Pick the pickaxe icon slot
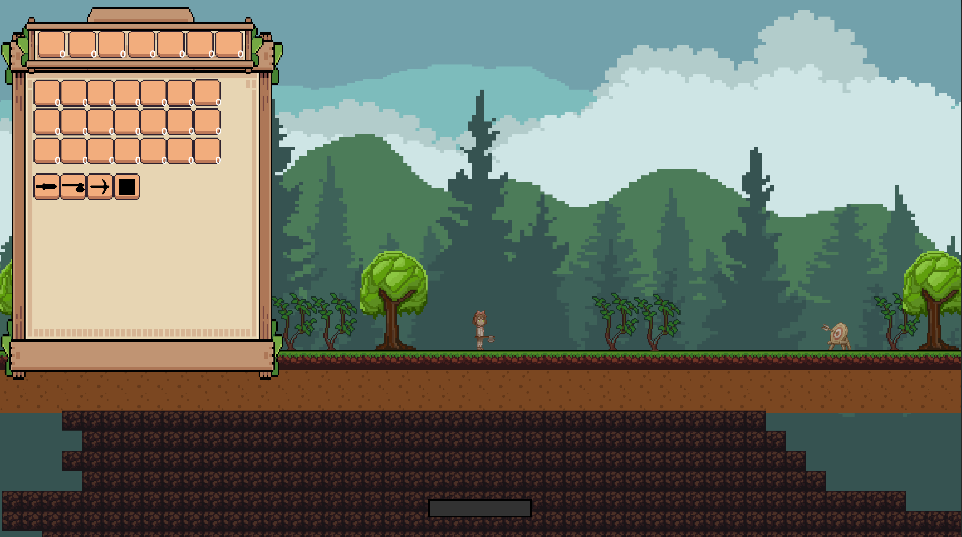The height and width of the screenshot is (537, 962). click(100, 187)
